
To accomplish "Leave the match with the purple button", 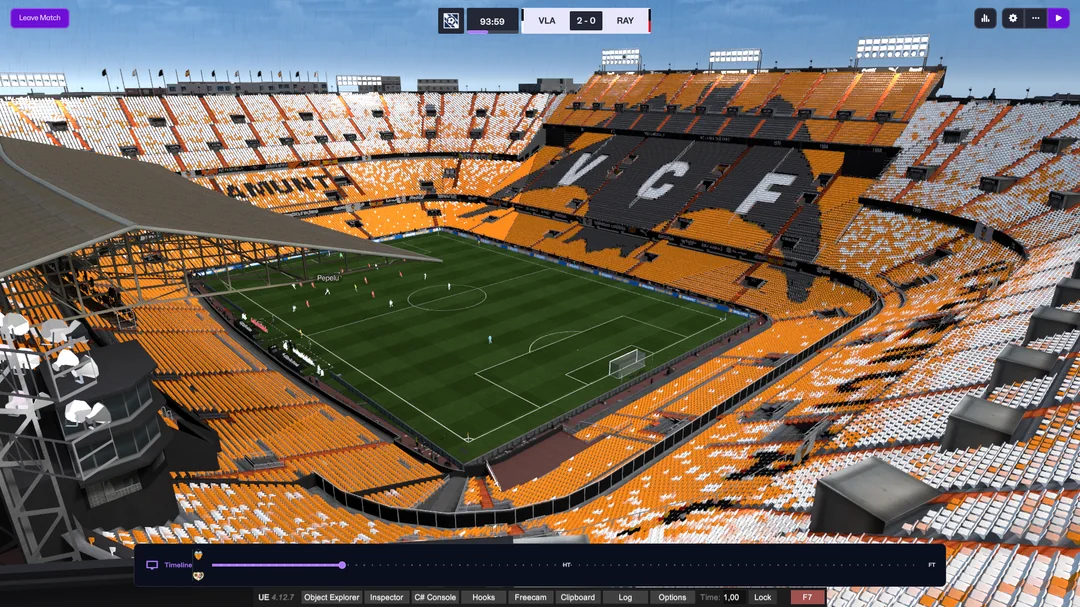I will pyautogui.click(x=40, y=18).
